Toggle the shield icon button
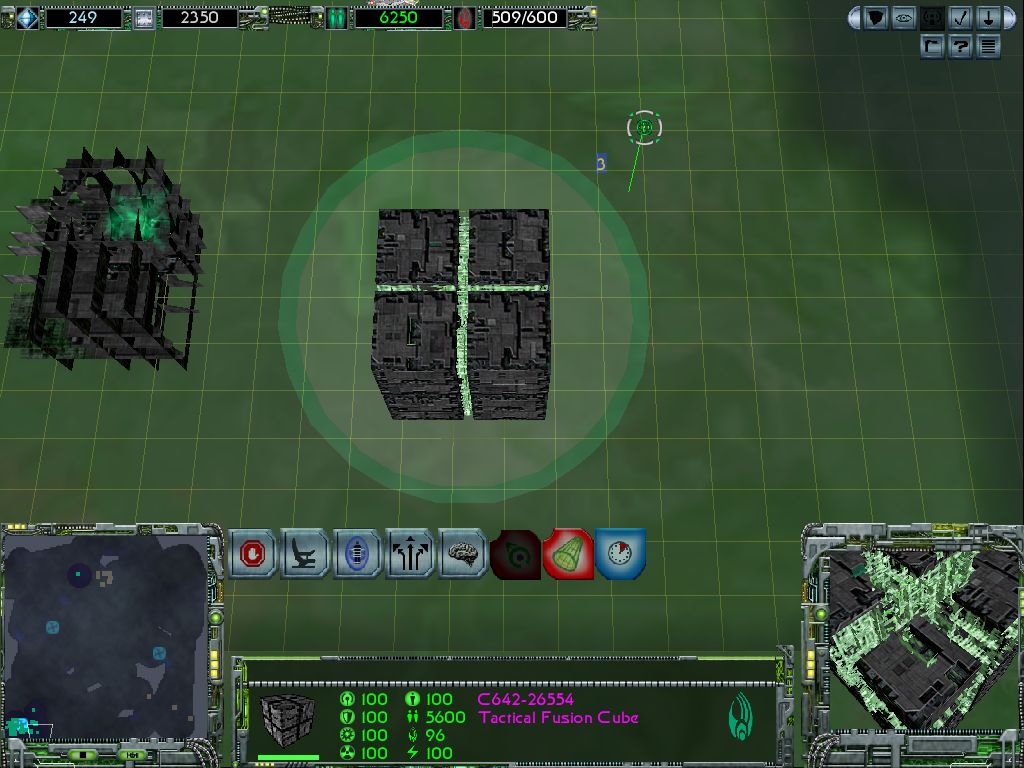This screenshot has height=768, width=1024. click(876, 18)
